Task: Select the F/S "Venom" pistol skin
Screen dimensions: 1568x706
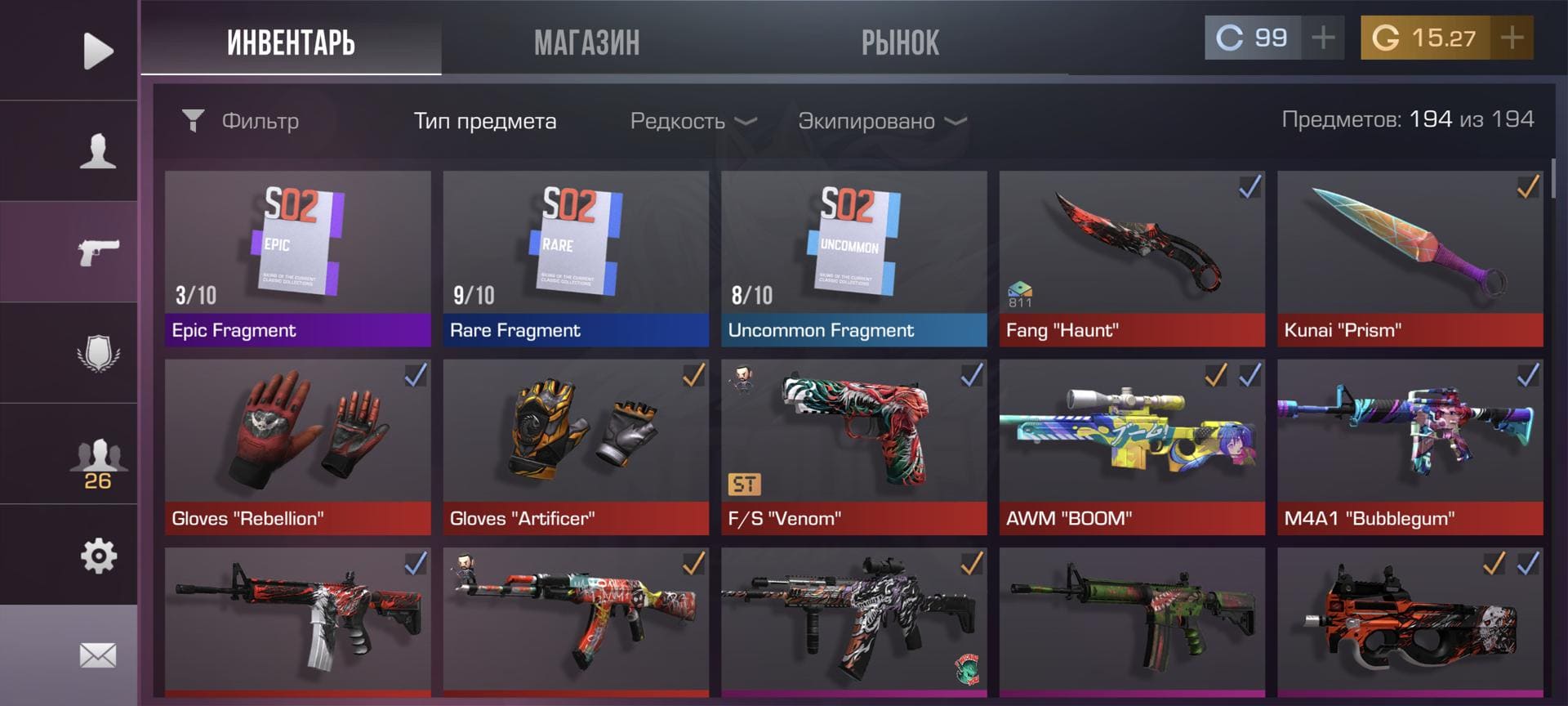Action: (853, 446)
